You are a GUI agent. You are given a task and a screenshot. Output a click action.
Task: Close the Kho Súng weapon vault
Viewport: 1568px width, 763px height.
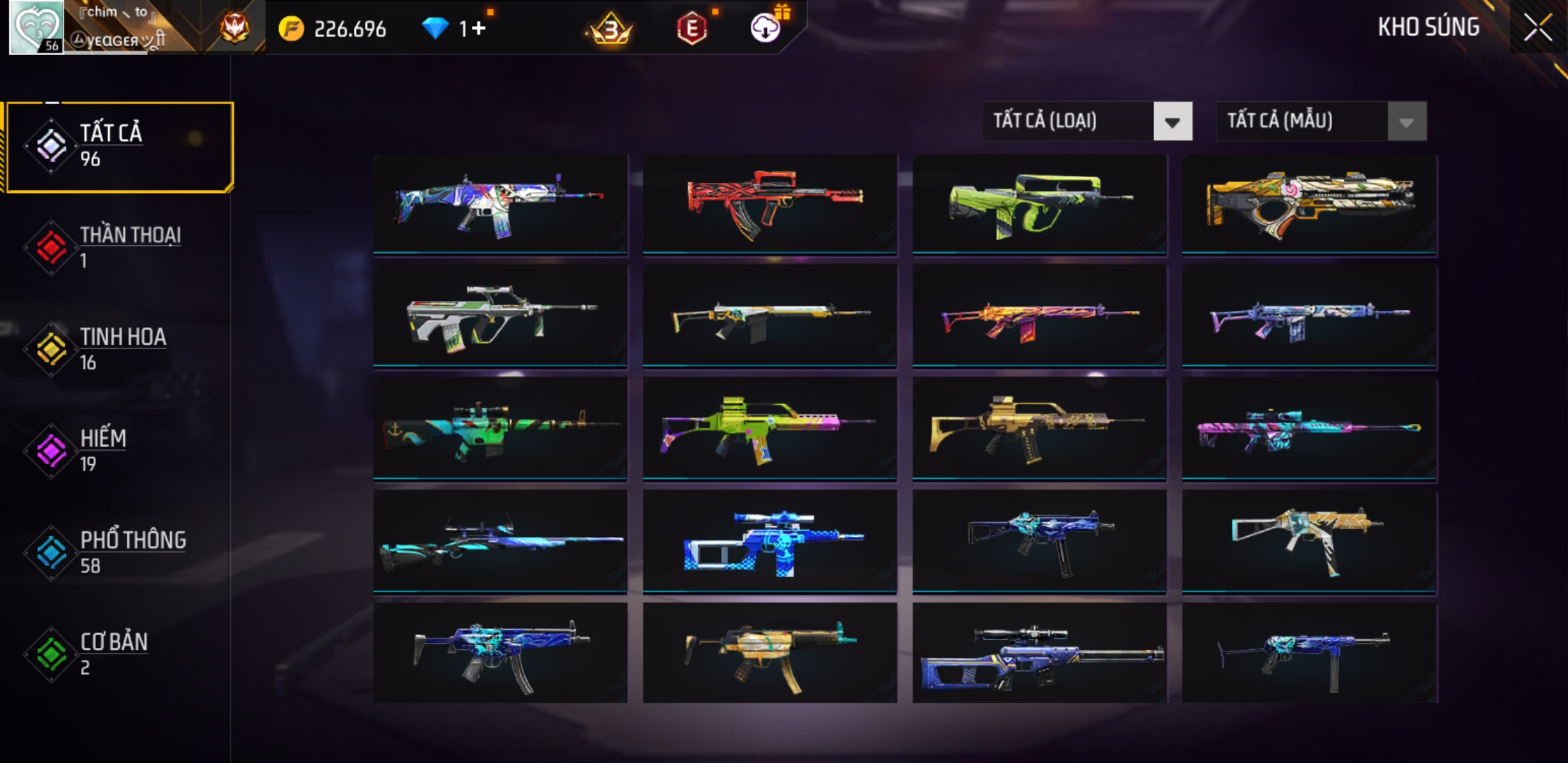[x=1538, y=28]
